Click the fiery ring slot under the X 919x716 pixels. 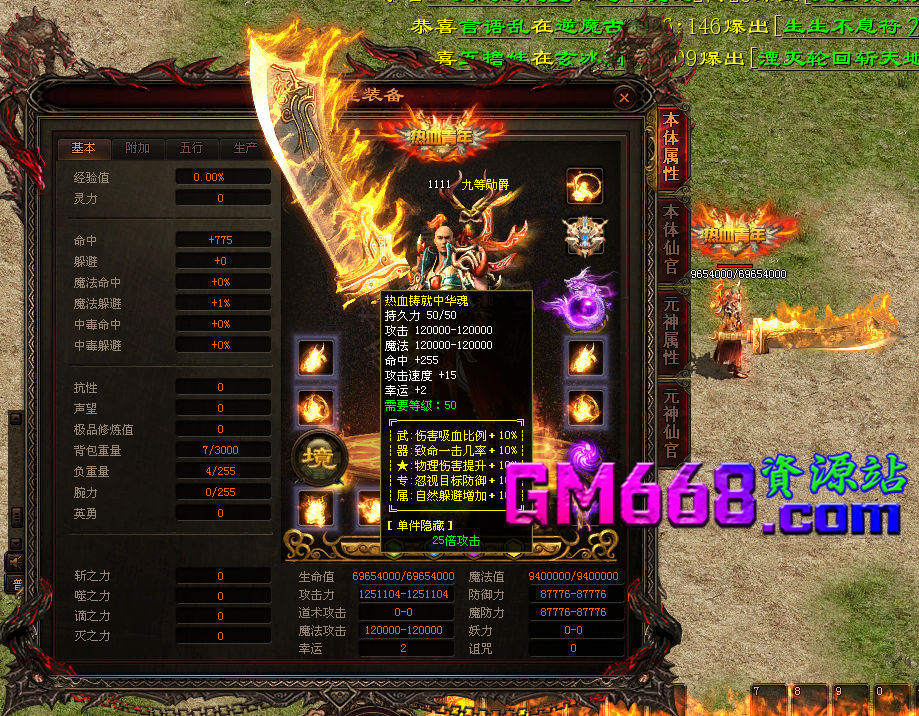(x=584, y=185)
